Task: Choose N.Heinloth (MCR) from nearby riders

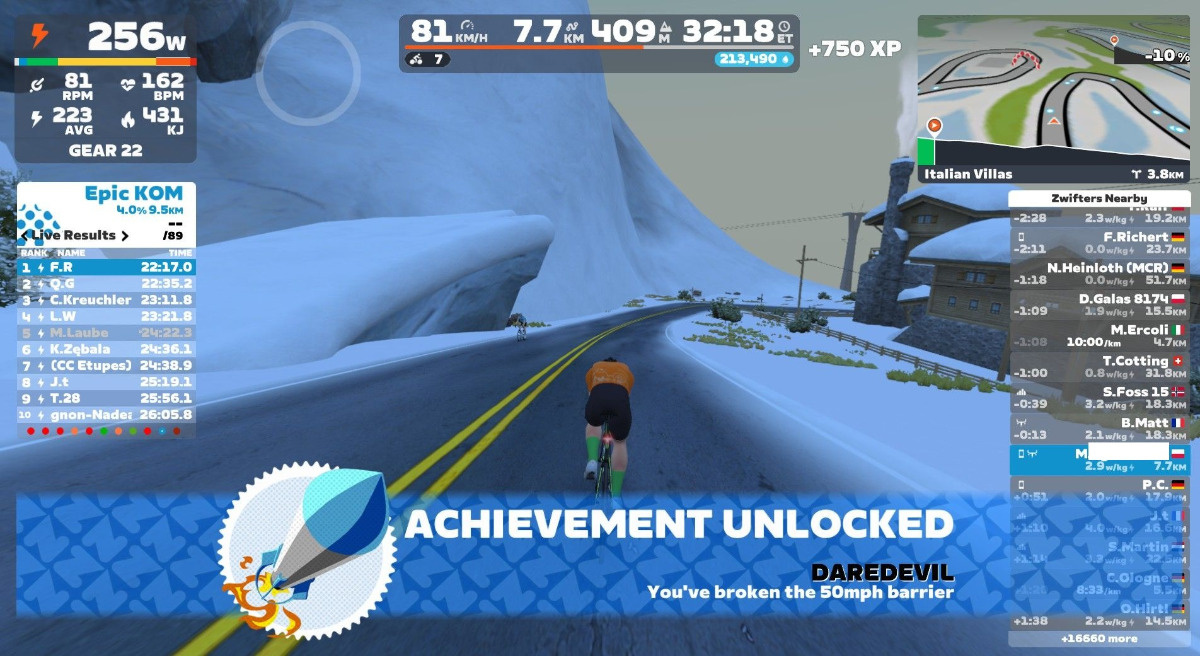Action: 1099,274
